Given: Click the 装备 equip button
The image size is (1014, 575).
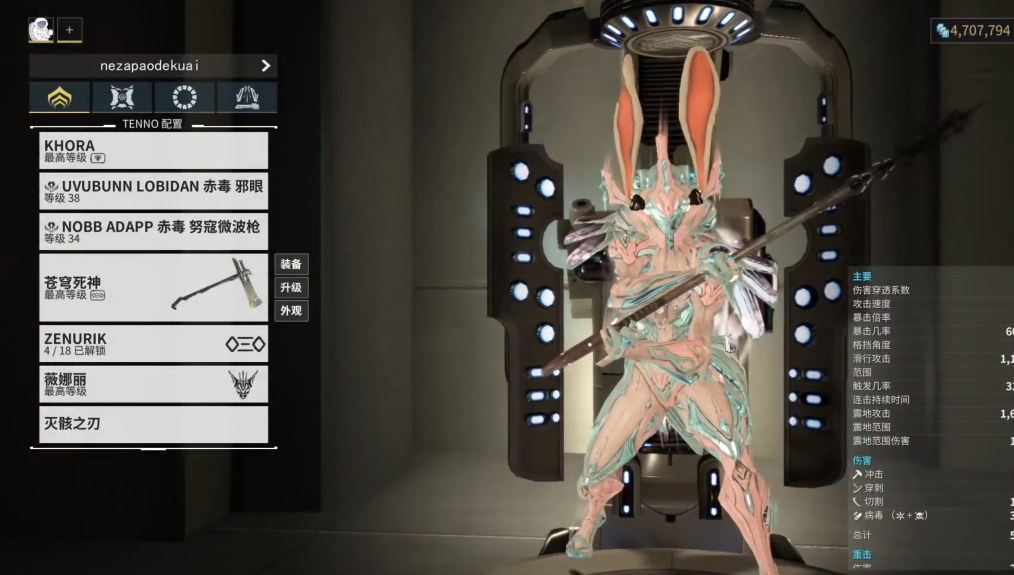Looking at the screenshot, I should [291, 265].
